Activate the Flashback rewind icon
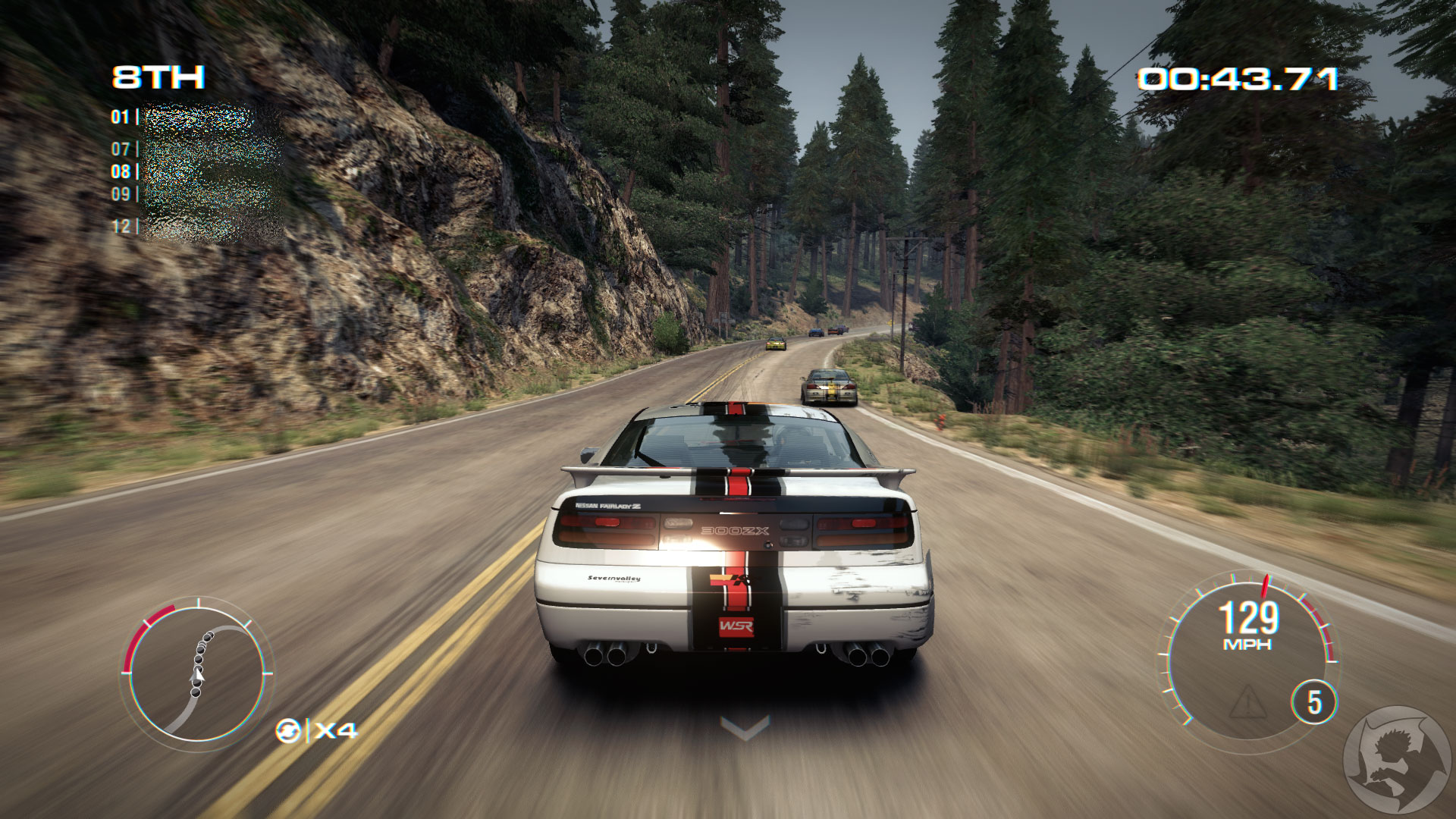This screenshot has width=1456, height=819. tap(288, 731)
